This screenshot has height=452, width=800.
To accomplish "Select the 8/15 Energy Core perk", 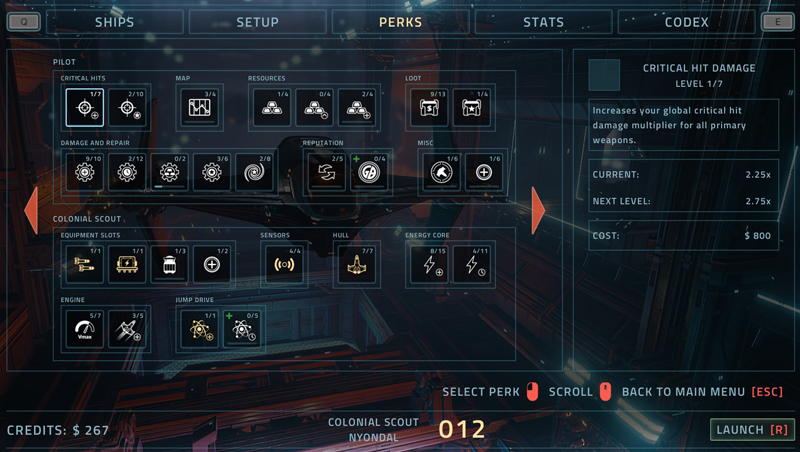I will (428, 265).
